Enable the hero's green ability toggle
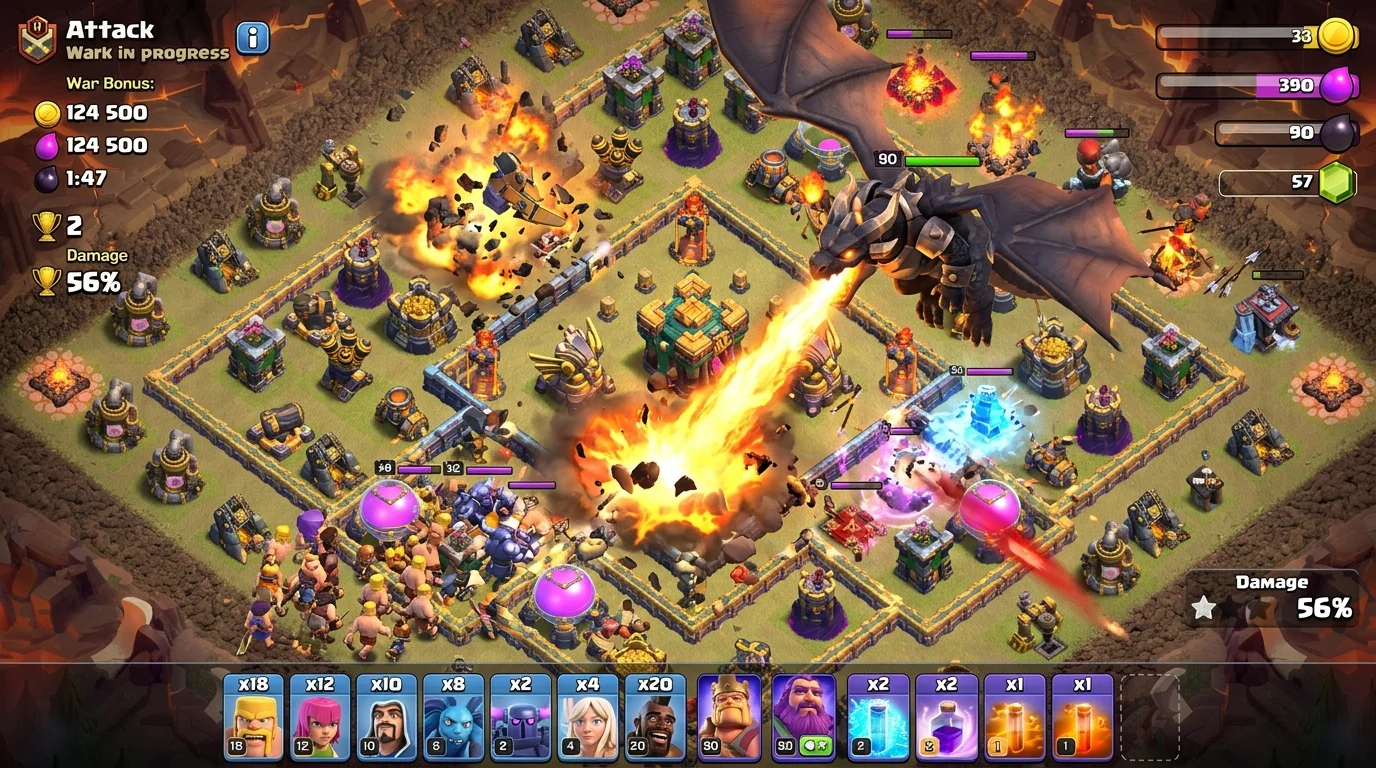Viewport: 1376px width, 768px height. 818,743
